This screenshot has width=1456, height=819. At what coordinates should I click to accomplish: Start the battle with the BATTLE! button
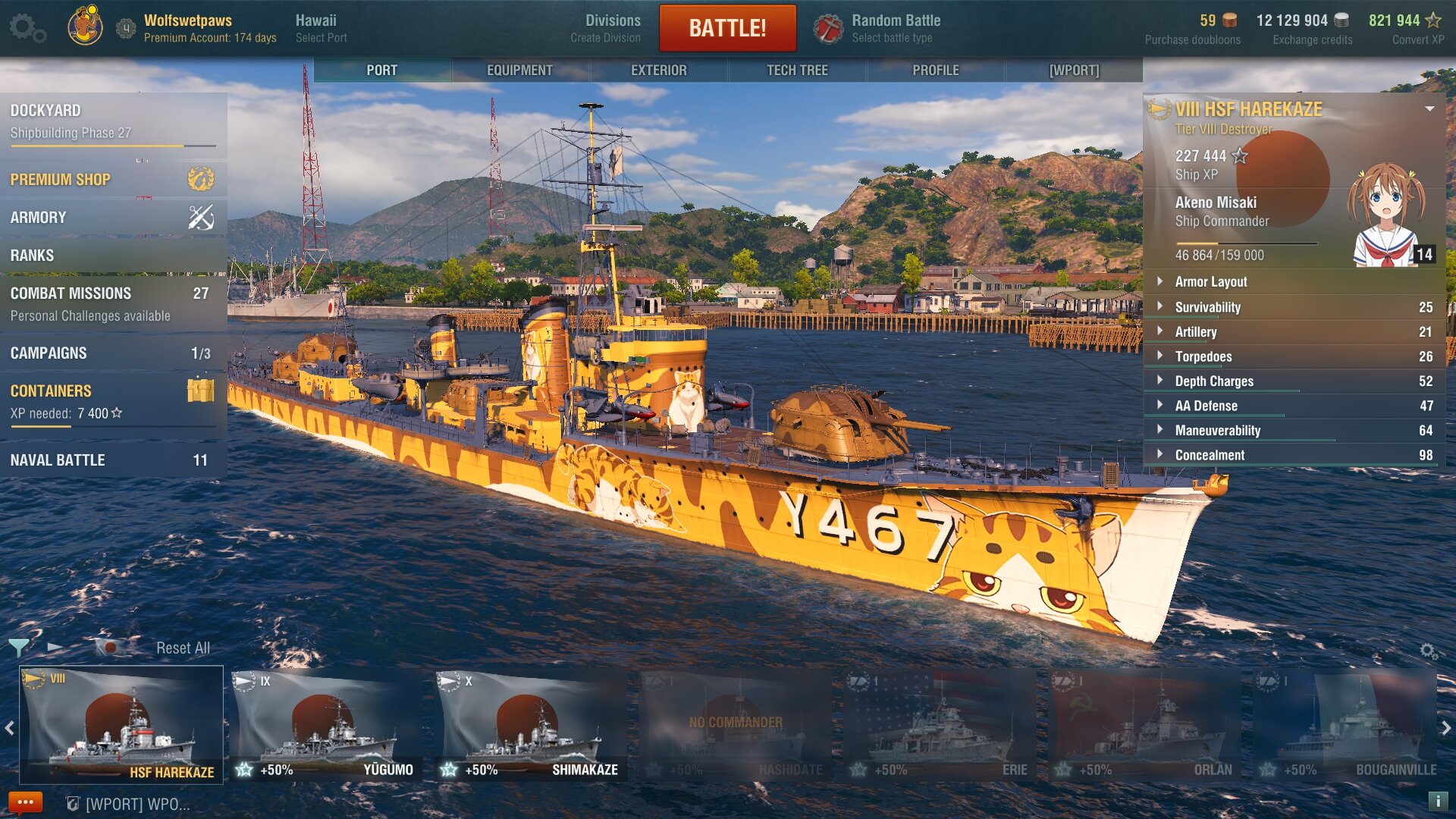[727, 28]
